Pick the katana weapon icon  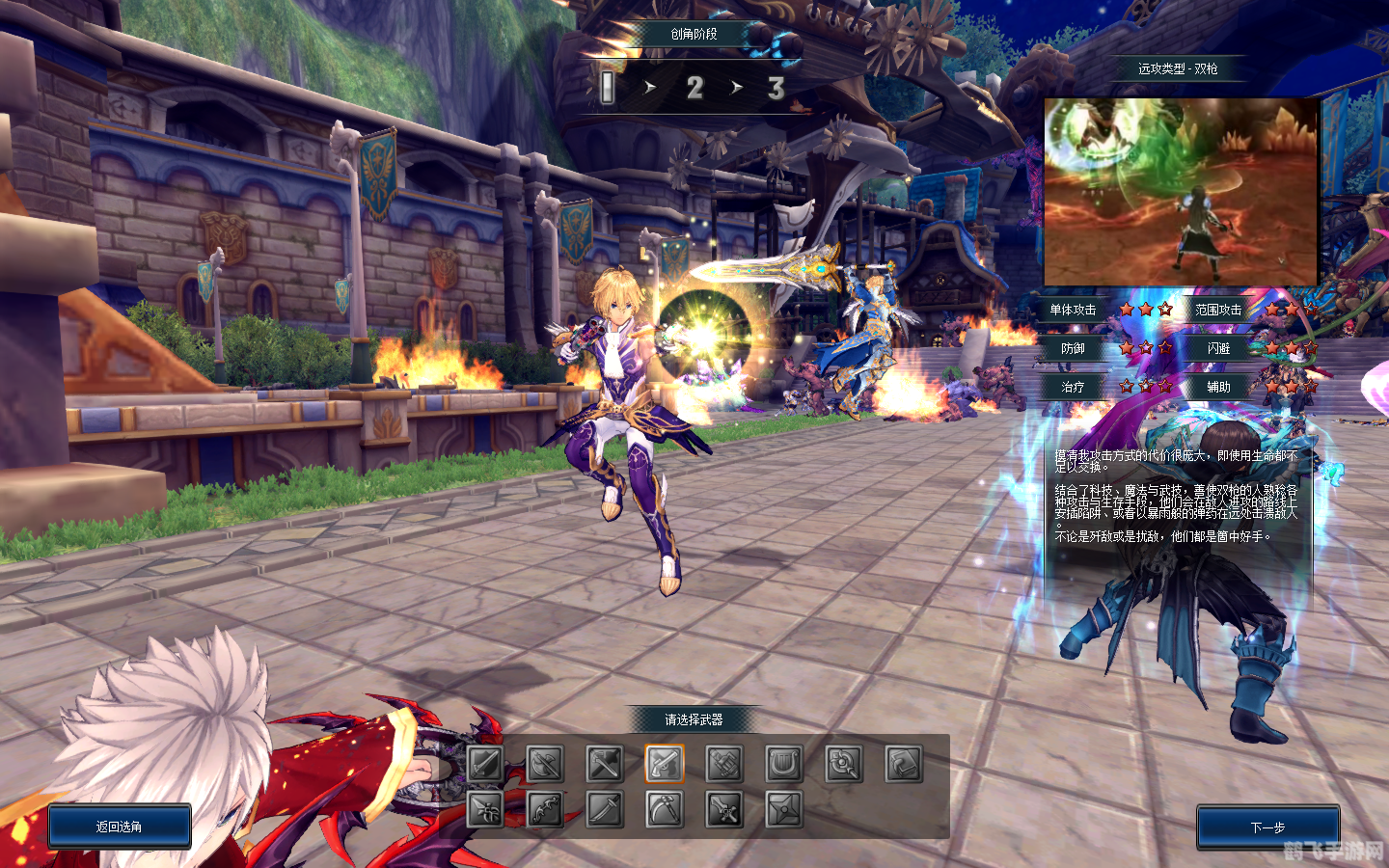point(605,809)
